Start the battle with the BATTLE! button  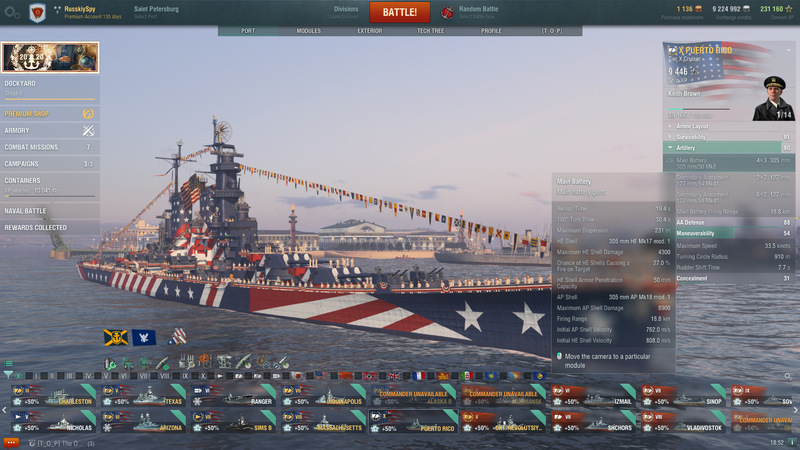tap(400, 13)
